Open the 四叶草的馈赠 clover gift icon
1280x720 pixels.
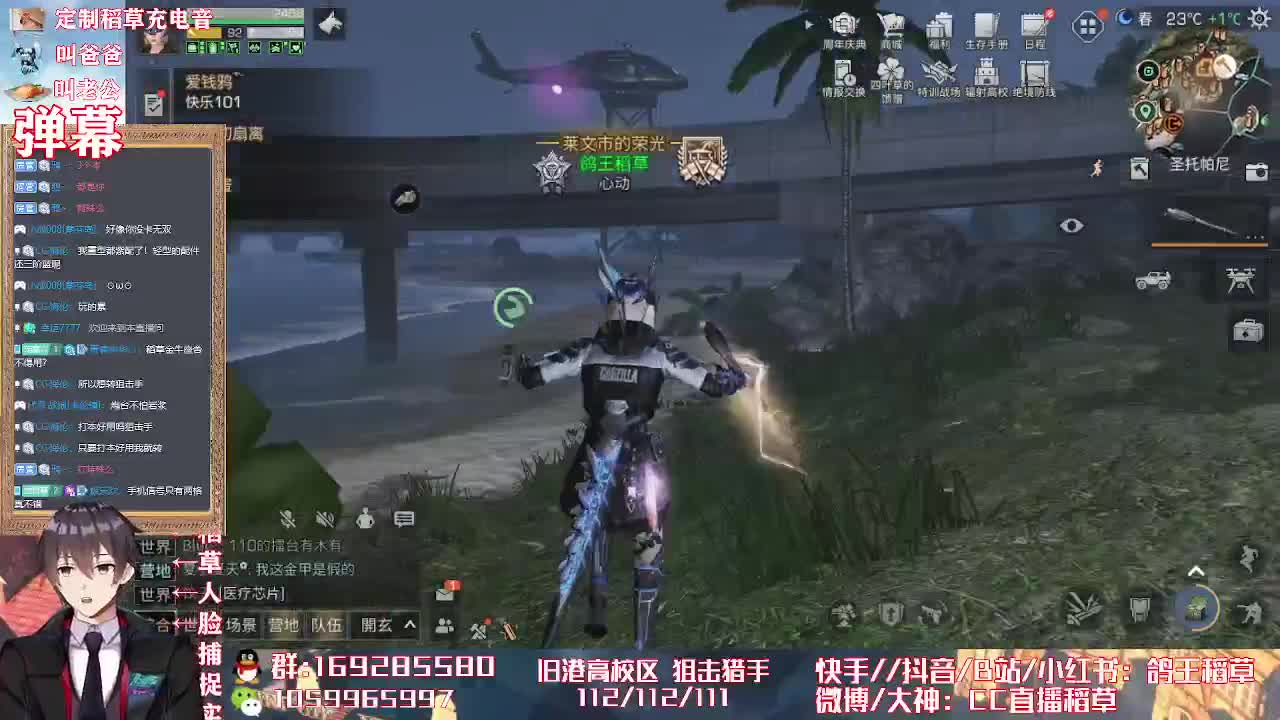890,72
